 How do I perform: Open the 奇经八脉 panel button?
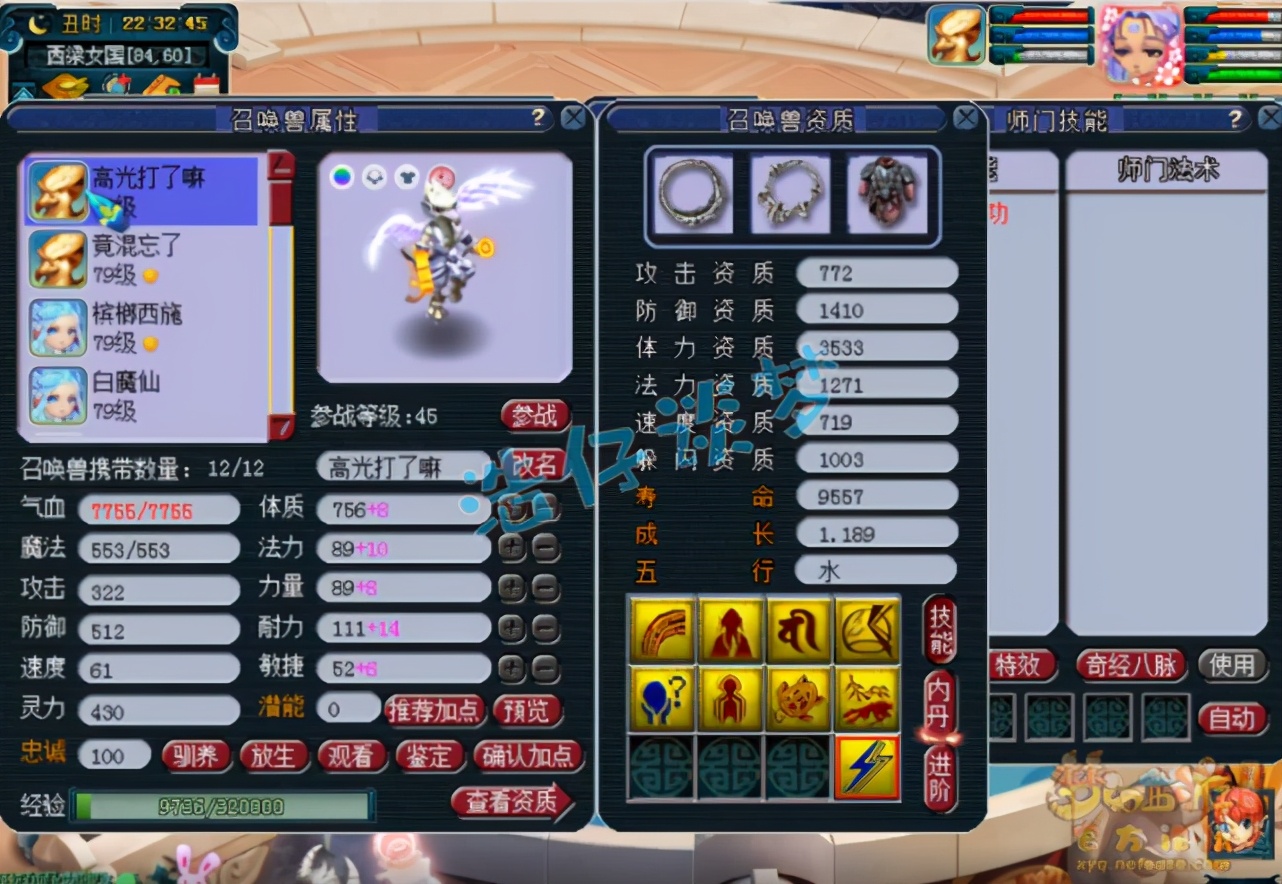click(1130, 665)
